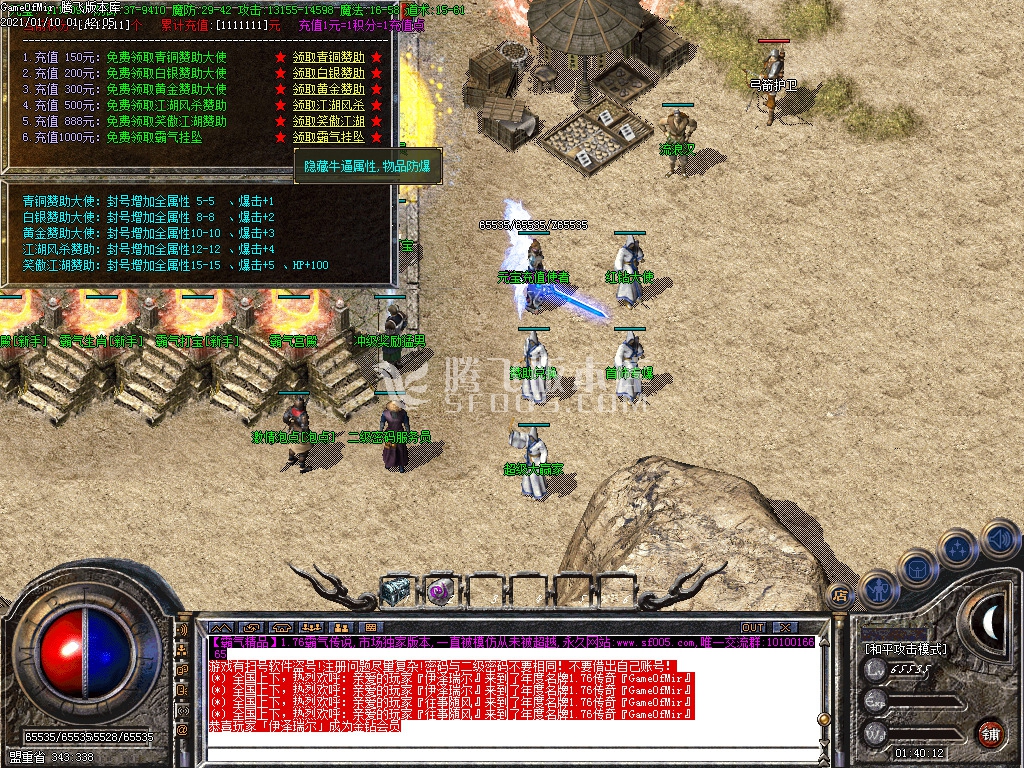Select the 领取黄金赞助 link

coord(328,89)
